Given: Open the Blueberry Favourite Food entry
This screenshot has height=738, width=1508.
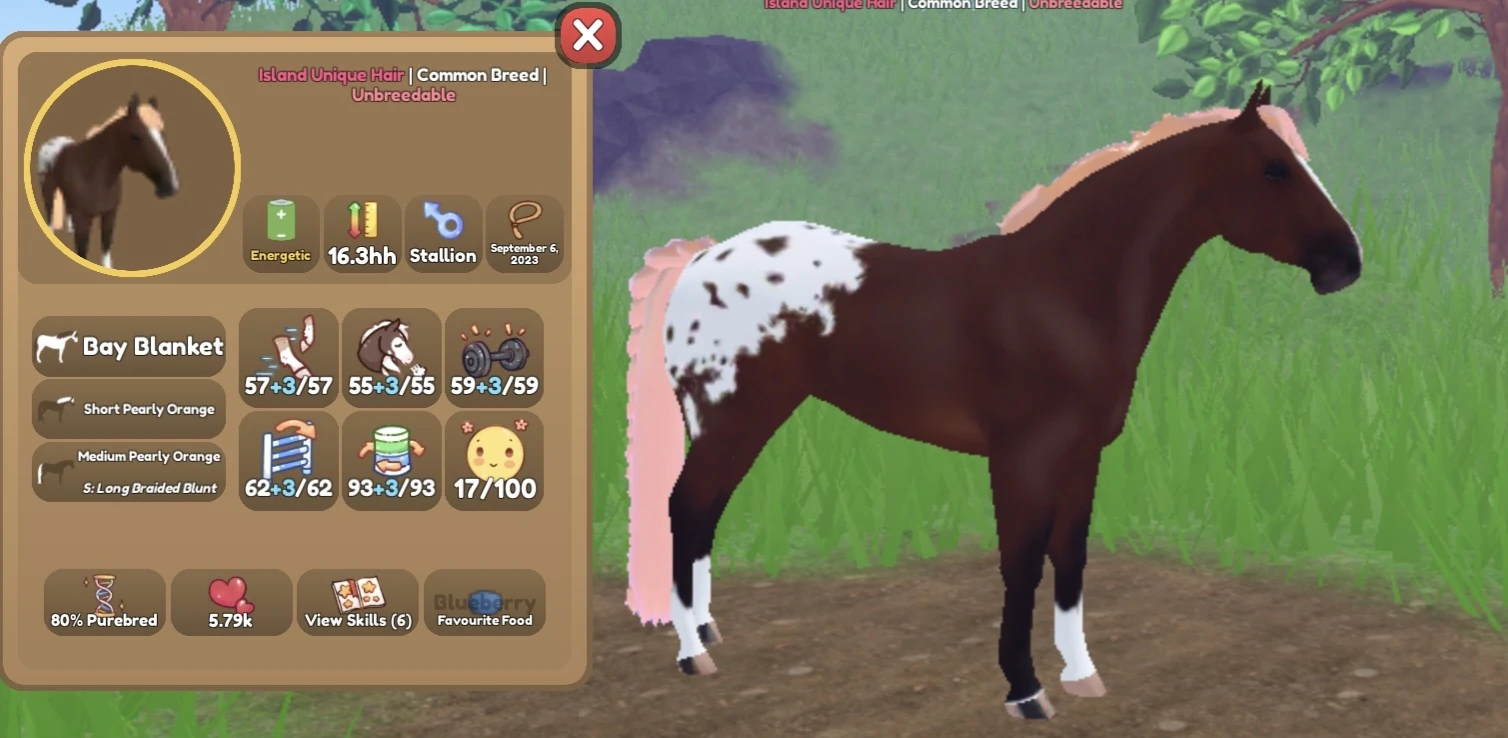Looking at the screenshot, I should coord(484,601).
